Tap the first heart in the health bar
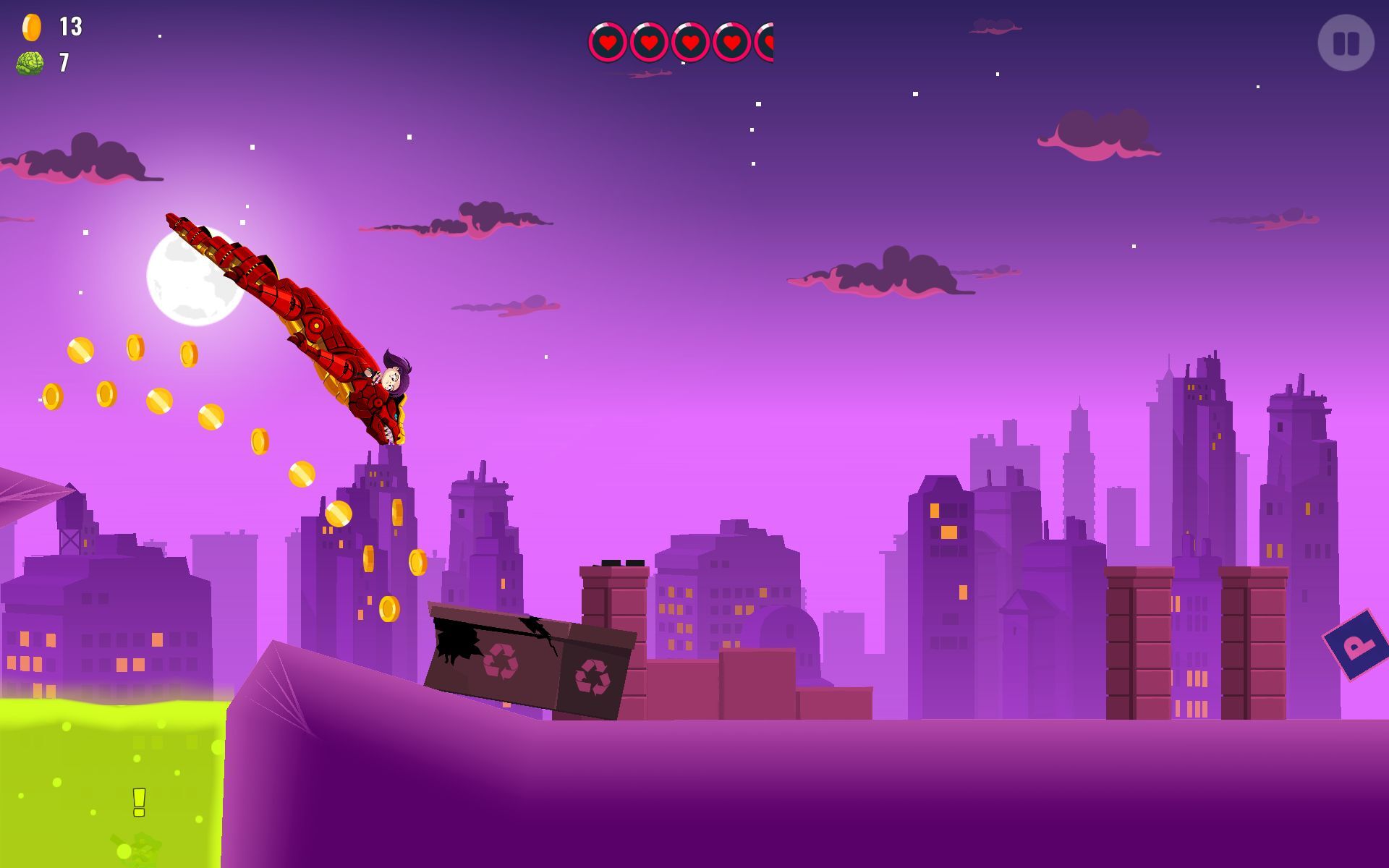The width and height of the screenshot is (1389, 868). 608,42
